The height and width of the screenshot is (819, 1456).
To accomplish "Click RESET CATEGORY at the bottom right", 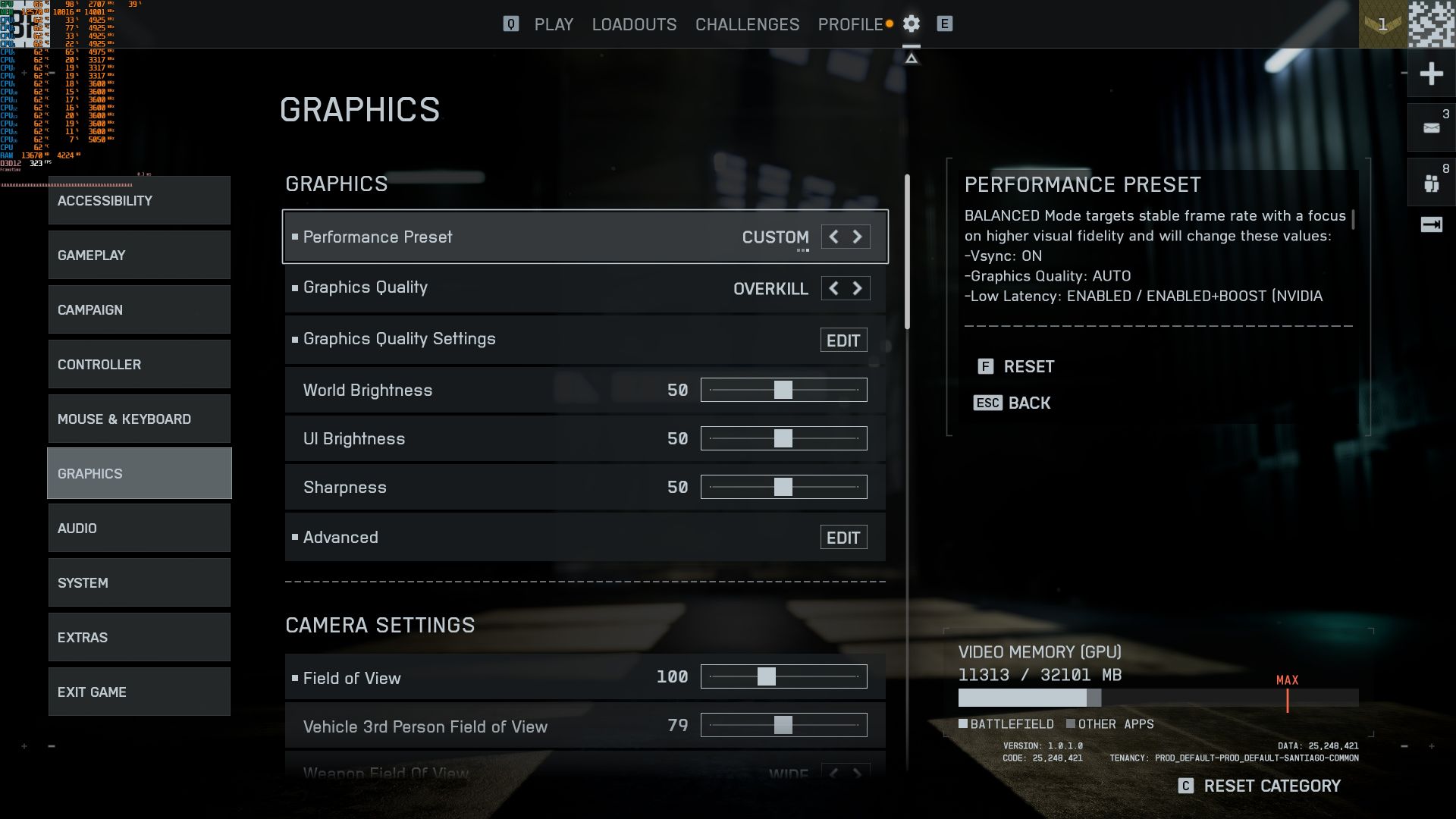I will [x=1271, y=786].
